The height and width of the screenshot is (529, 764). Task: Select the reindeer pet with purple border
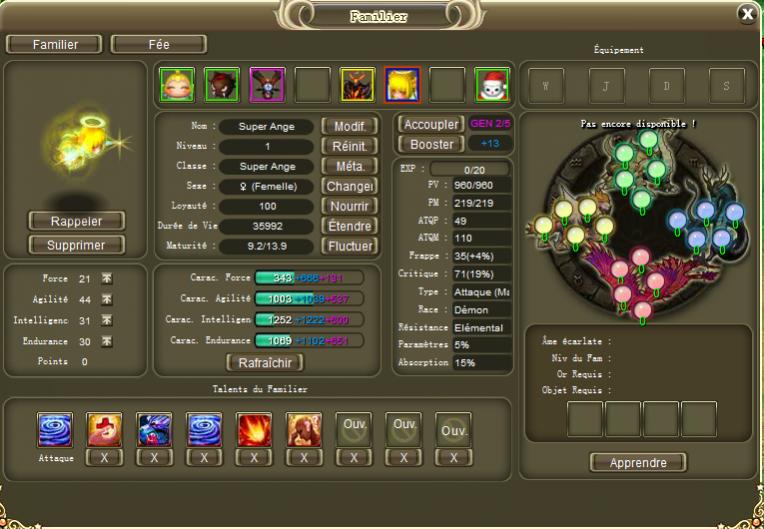click(267, 85)
